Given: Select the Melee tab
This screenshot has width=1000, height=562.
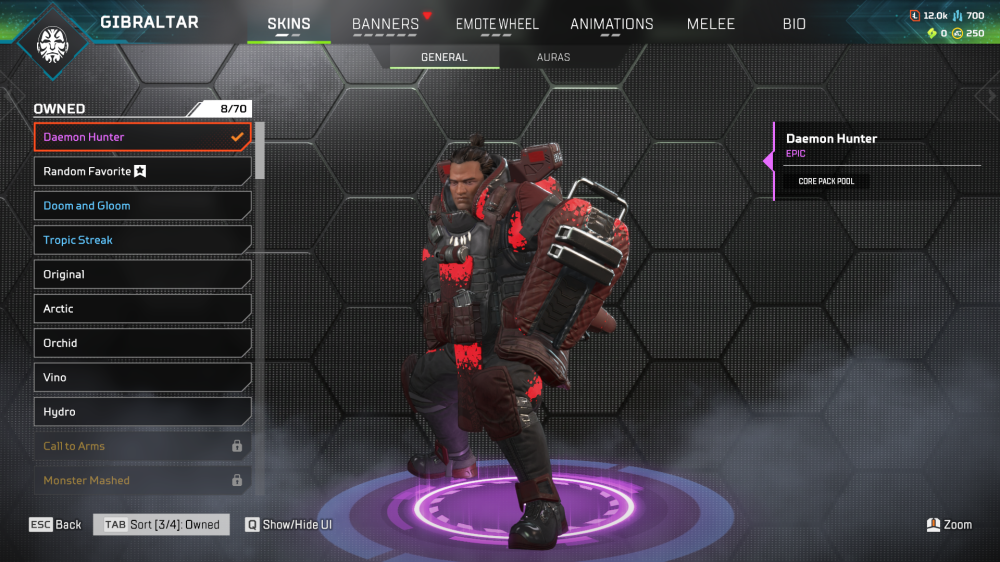Looking at the screenshot, I should (x=710, y=24).
